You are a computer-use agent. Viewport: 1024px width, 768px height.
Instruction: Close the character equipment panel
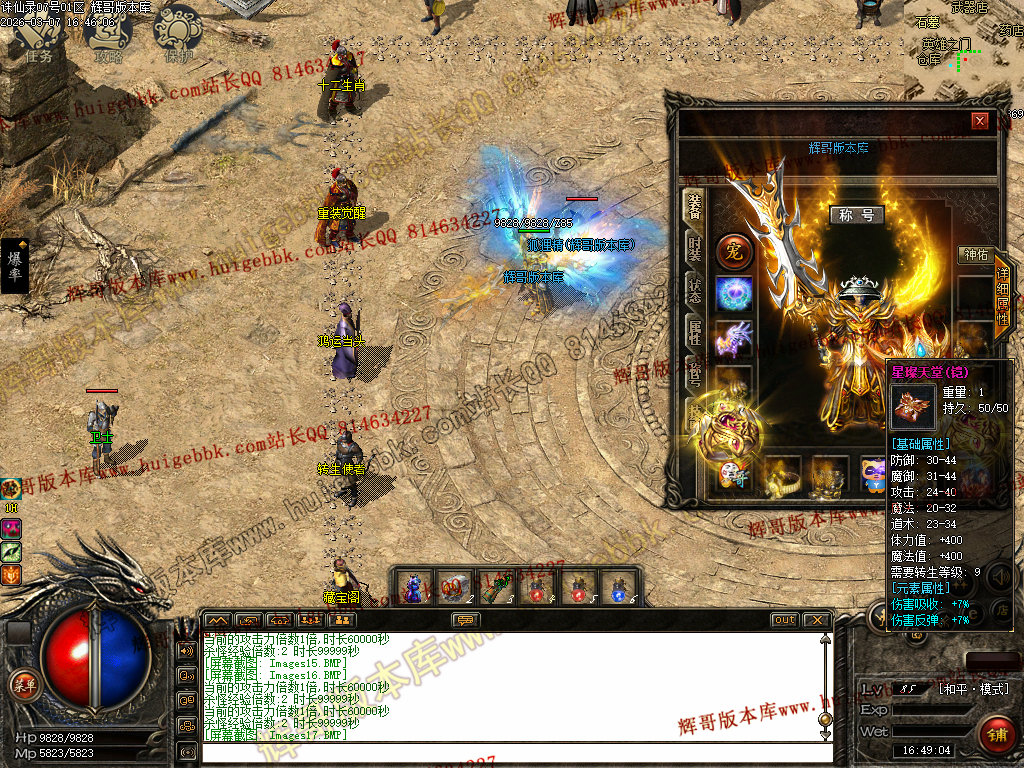coord(980,121)
